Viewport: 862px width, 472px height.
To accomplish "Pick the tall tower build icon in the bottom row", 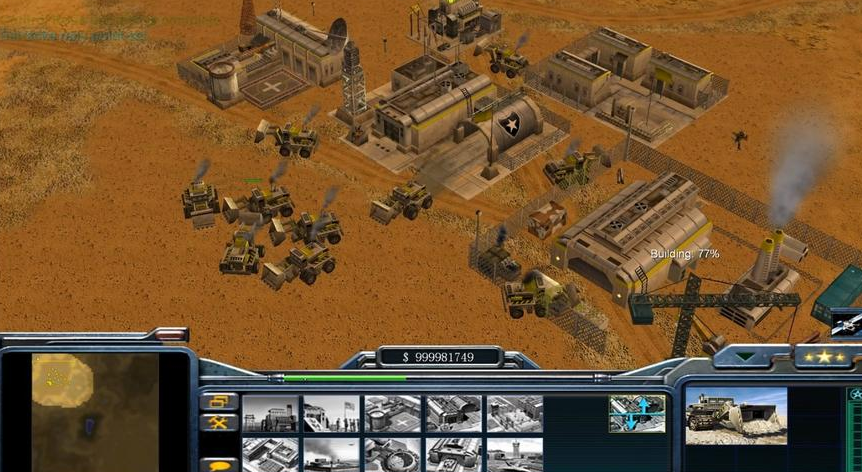I will (x=515, y=454).
